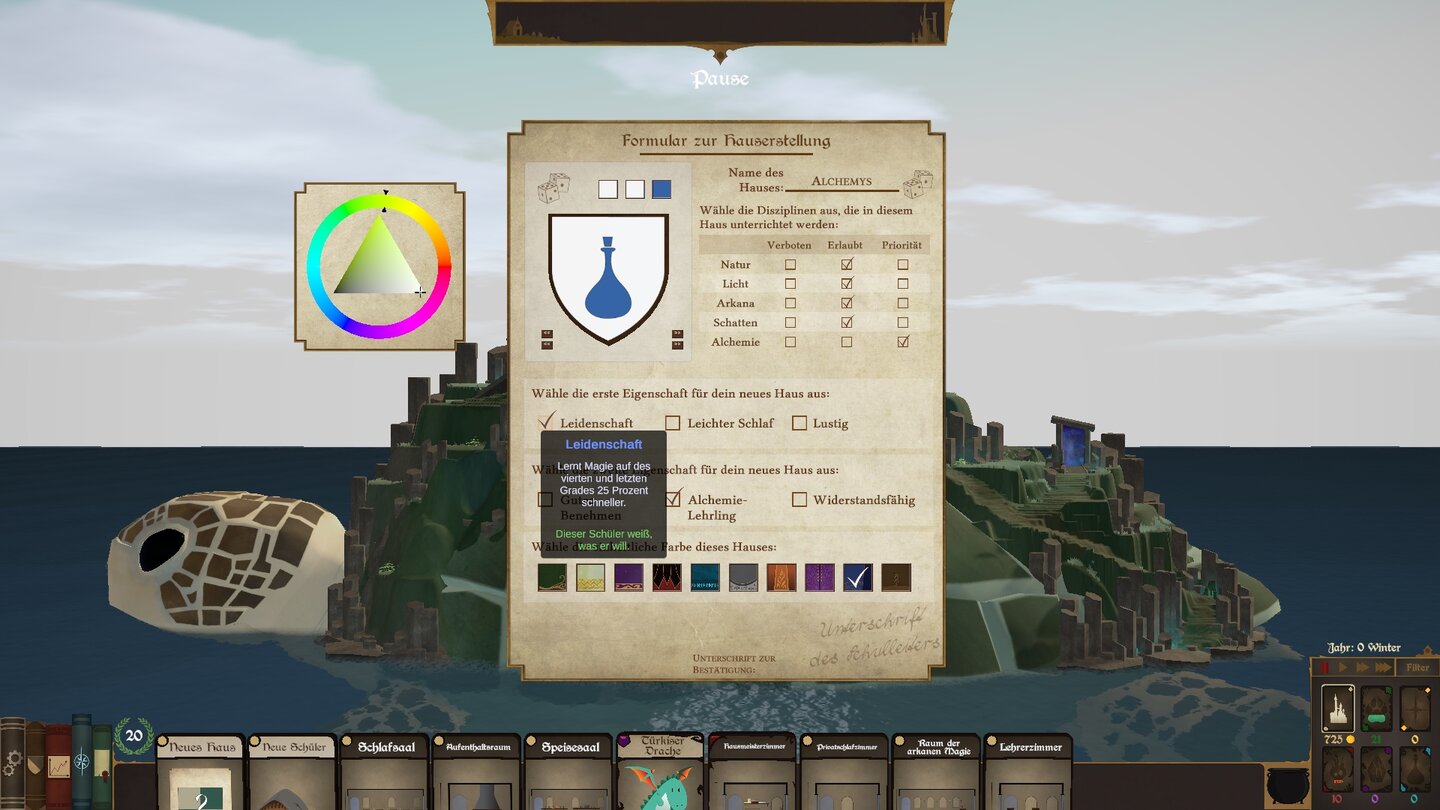Click Unterschrift zur Bestätigung to confirm
1440x810 pixels.
point(735,663)
